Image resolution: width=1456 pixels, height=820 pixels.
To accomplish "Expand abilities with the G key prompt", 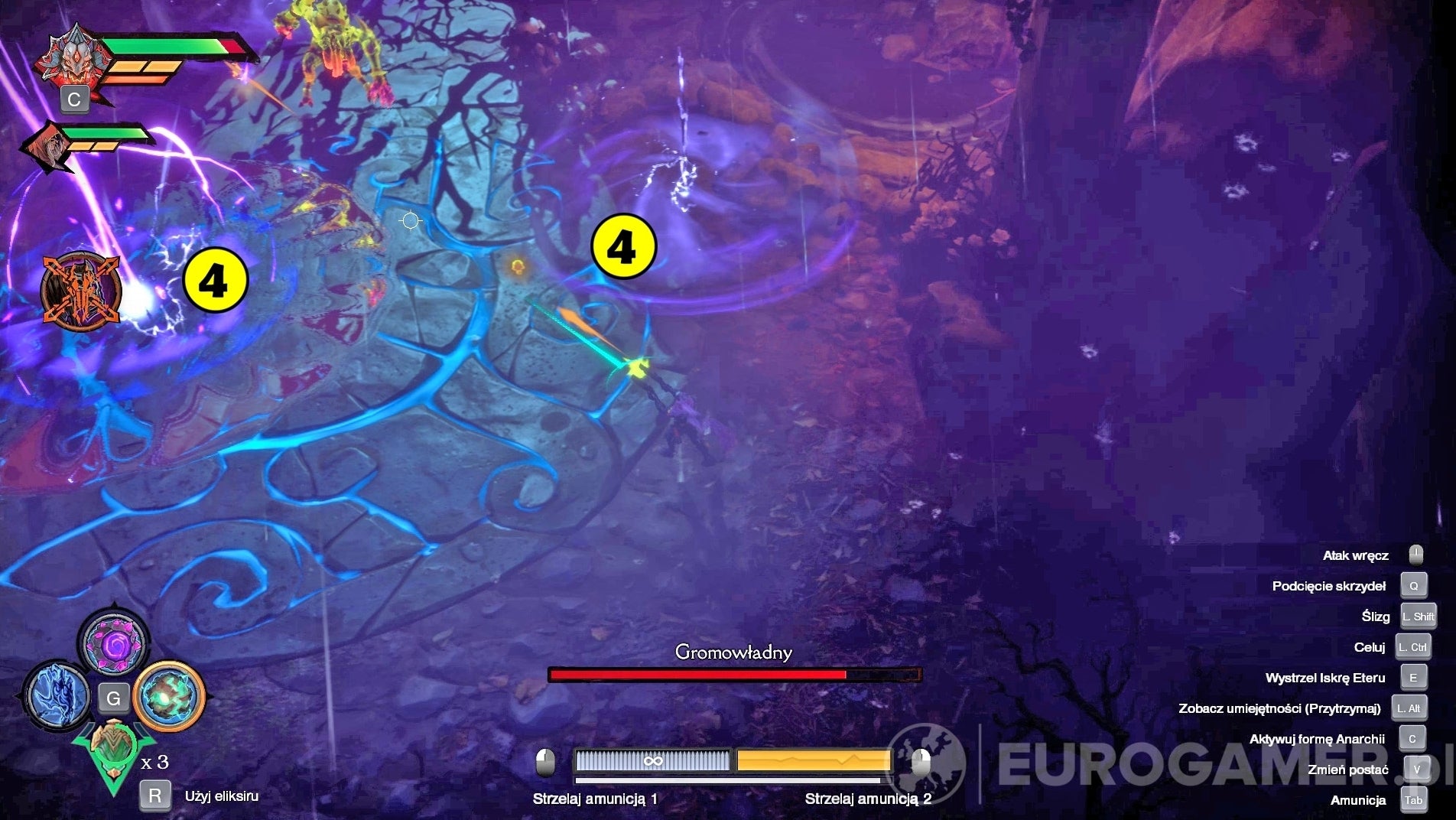I will 115,699.
